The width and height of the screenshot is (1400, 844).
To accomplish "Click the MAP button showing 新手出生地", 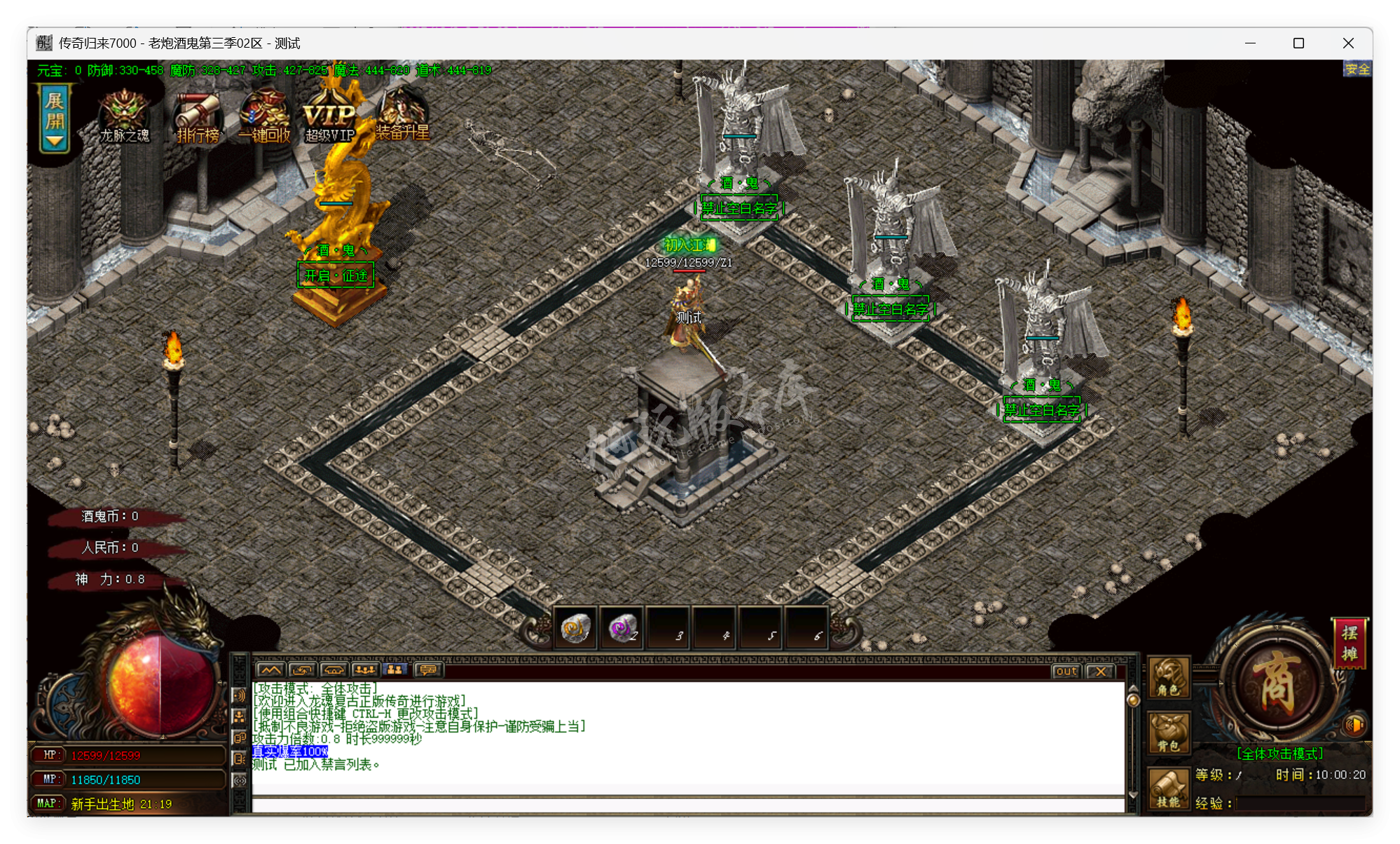I will coord(48,804).
